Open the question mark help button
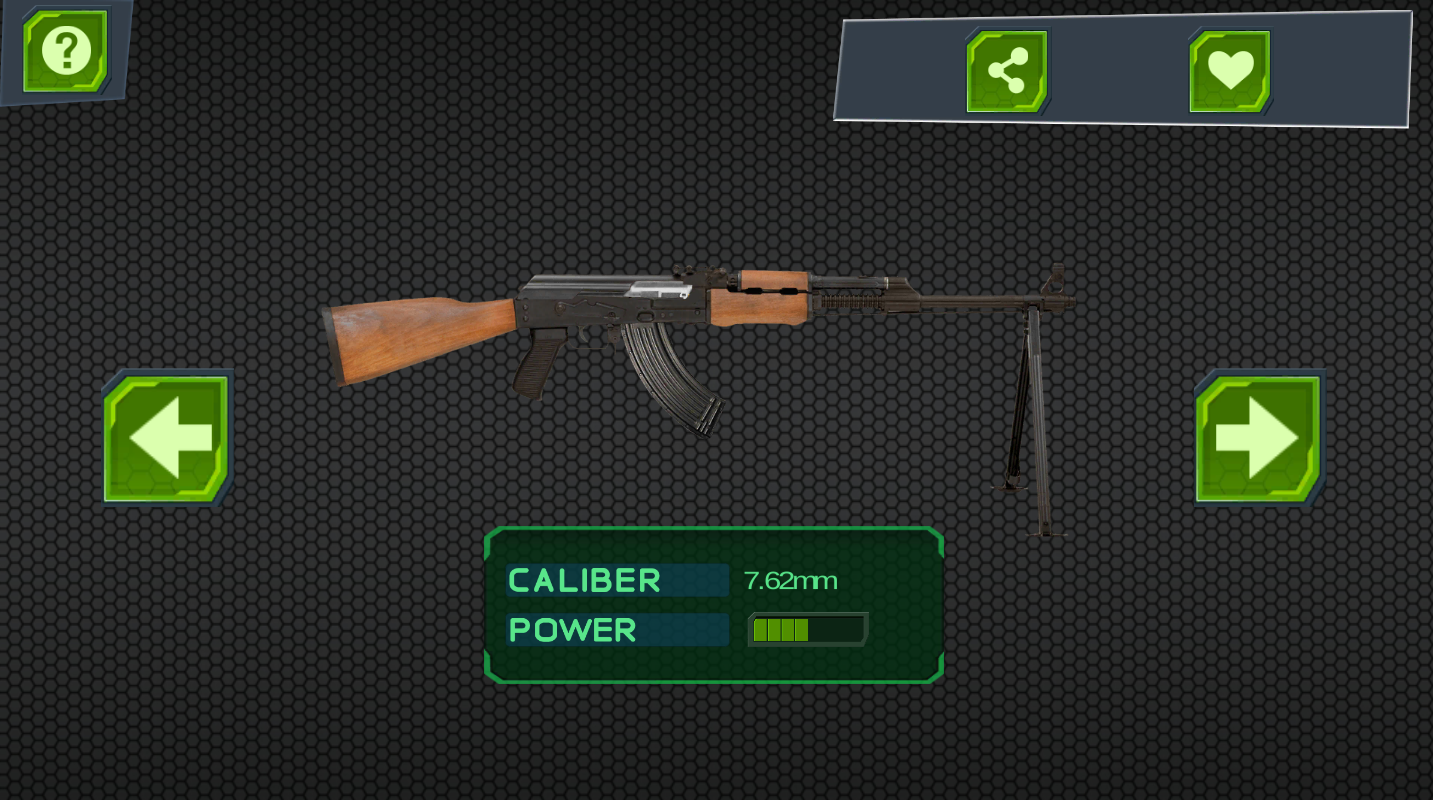This screenshot has height=800, width=1433. point(66,50)
